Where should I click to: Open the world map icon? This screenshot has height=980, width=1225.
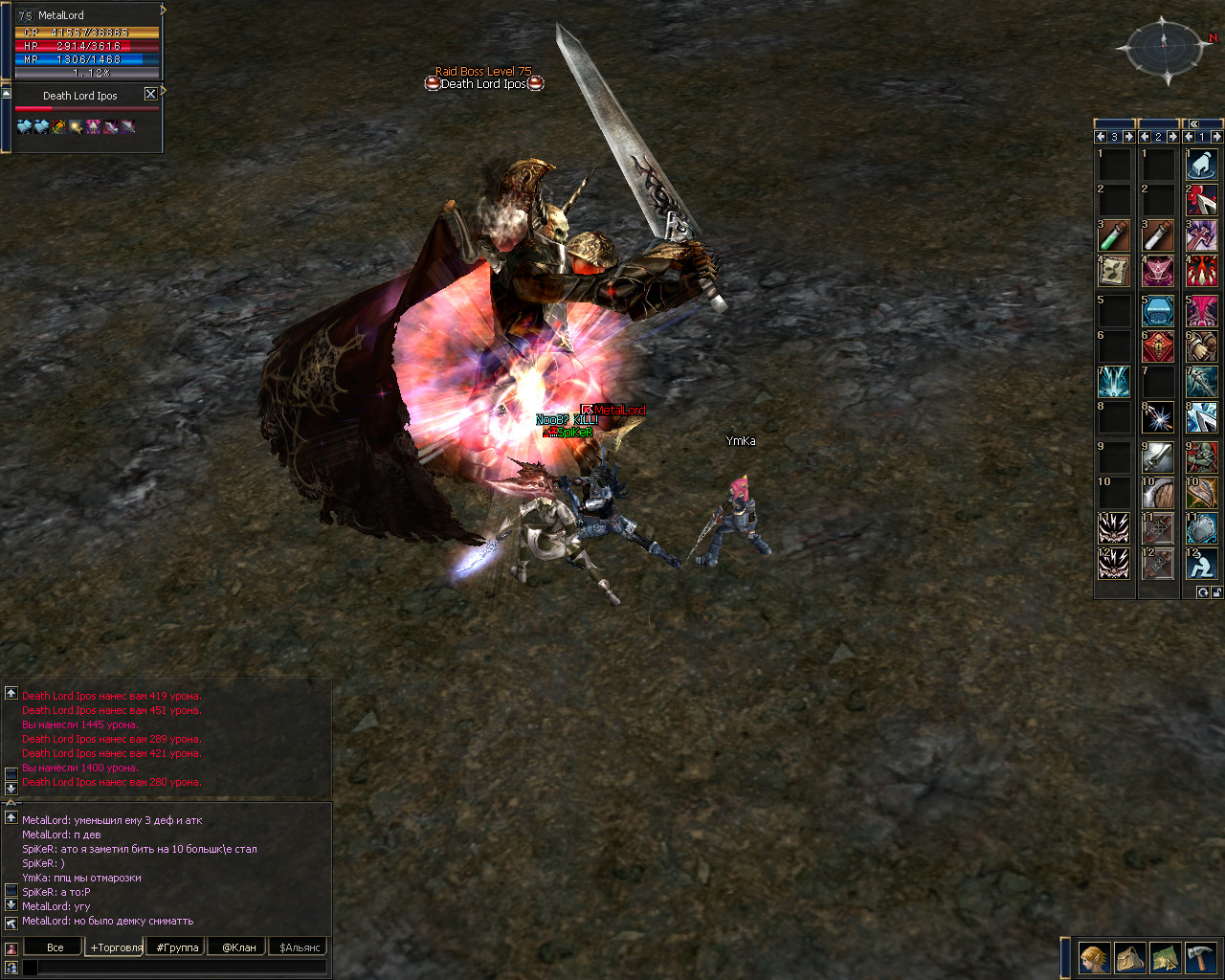1165,957
